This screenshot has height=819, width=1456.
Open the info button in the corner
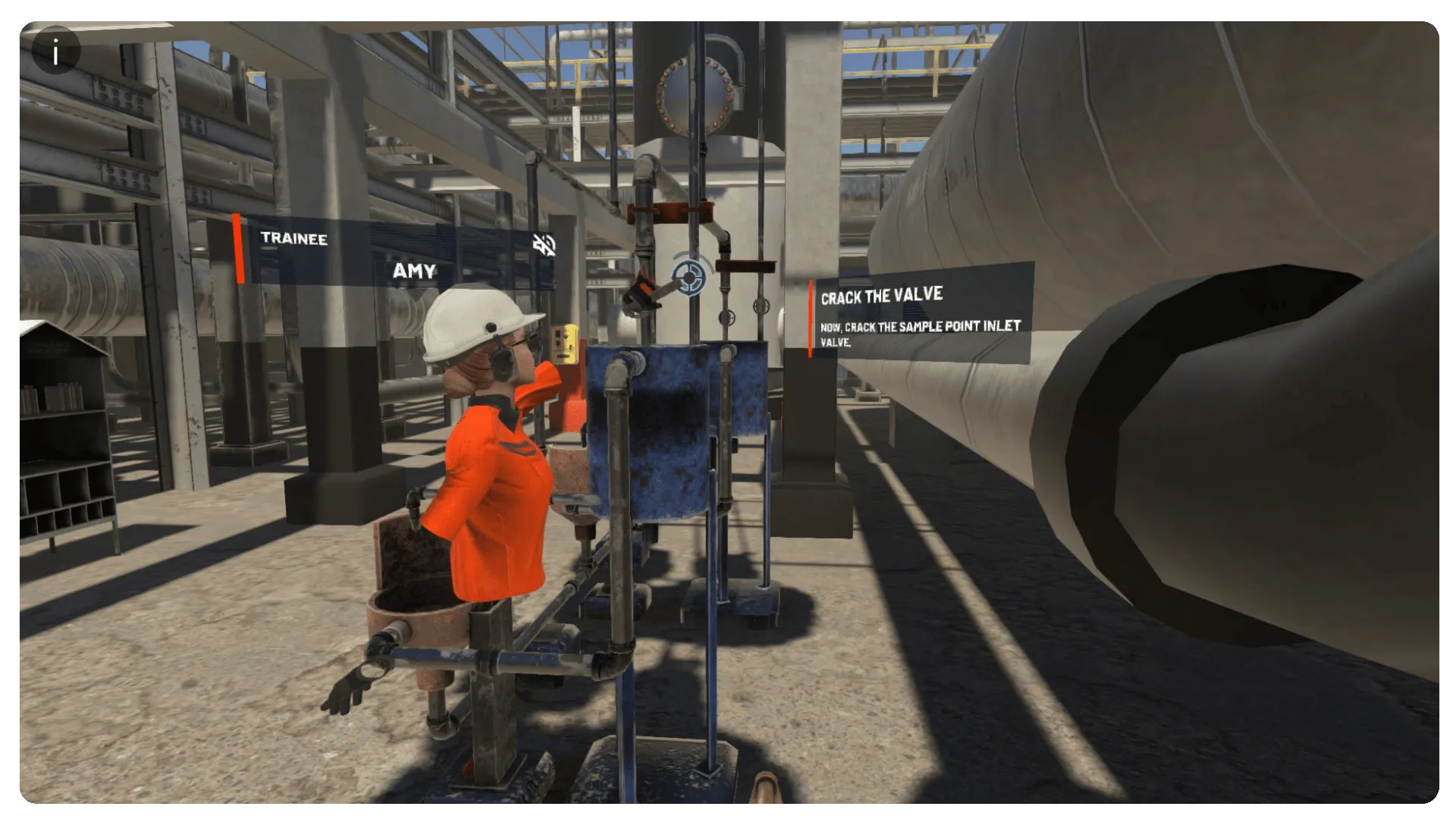(x=55, y=52)
